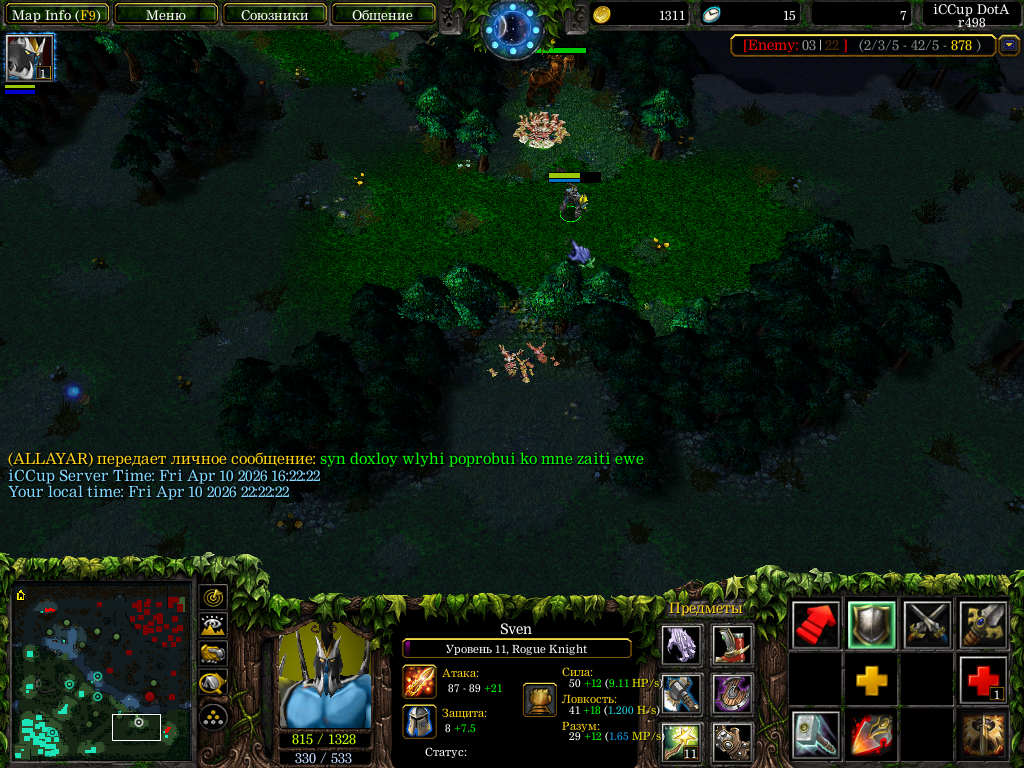Cast the Storm Bolt hammer ability

click(x=815, y=735)
